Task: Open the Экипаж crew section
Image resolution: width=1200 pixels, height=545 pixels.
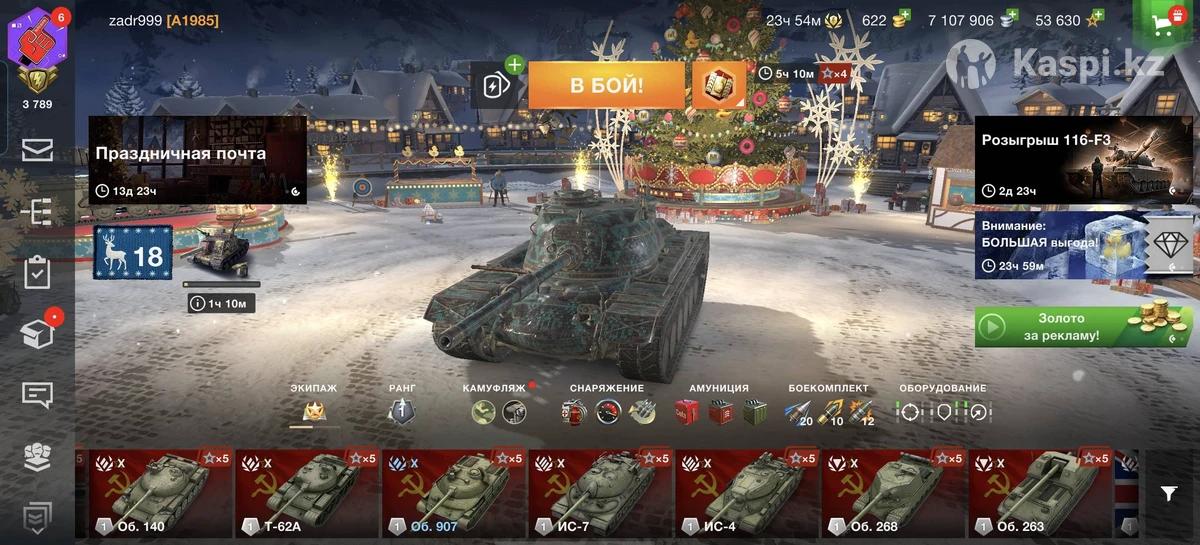Action: pyautogui.click(x=314, y=409)
